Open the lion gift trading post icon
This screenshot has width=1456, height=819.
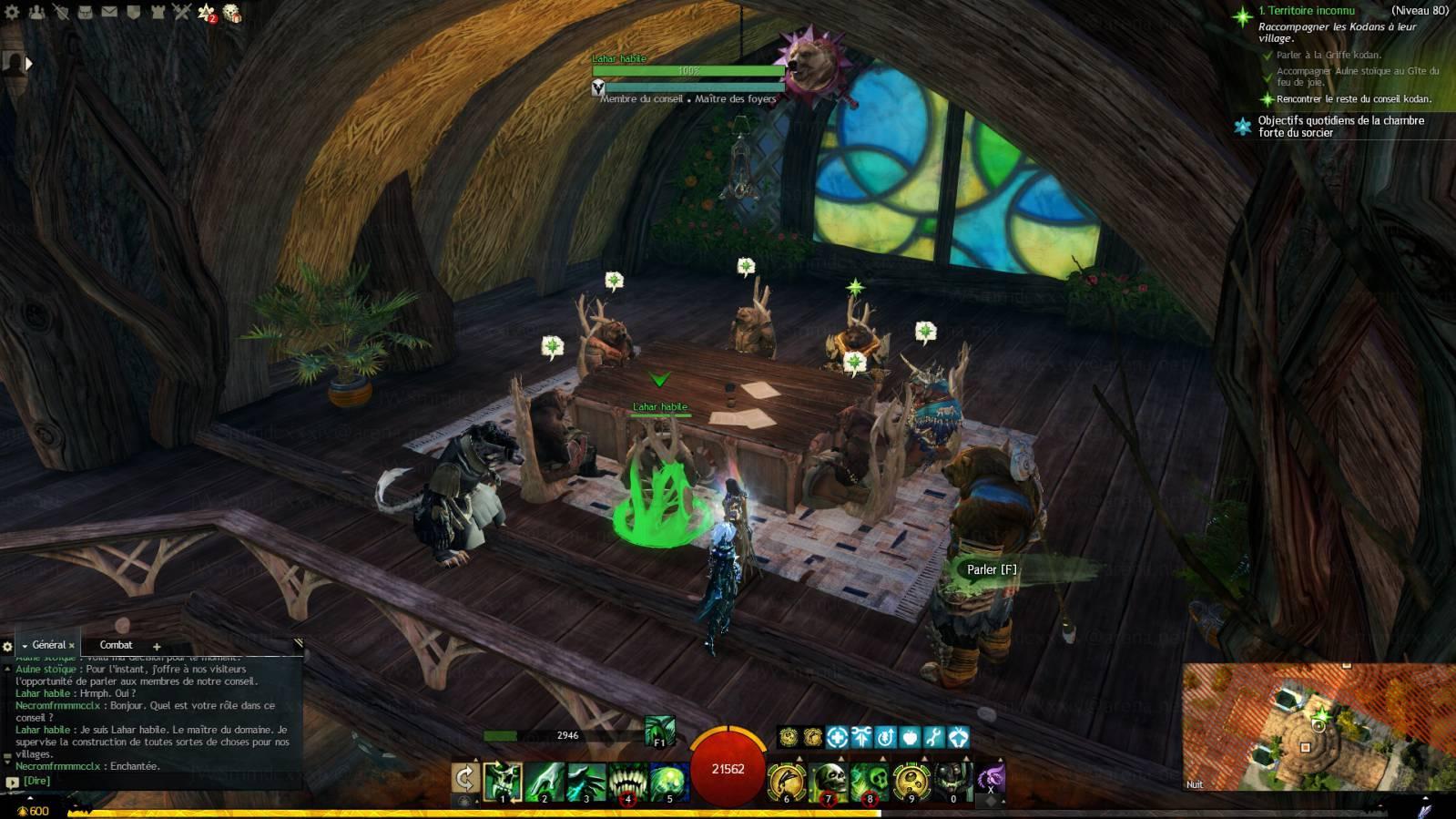coord(232,13)
